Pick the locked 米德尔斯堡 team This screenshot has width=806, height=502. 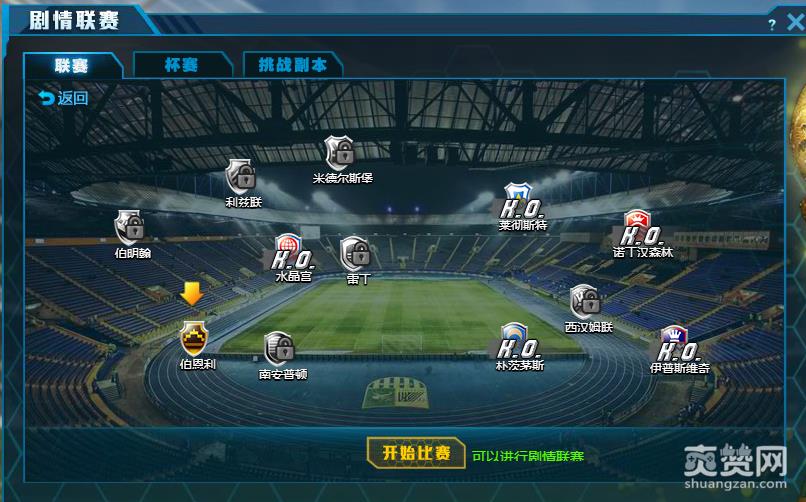[340, 153]
